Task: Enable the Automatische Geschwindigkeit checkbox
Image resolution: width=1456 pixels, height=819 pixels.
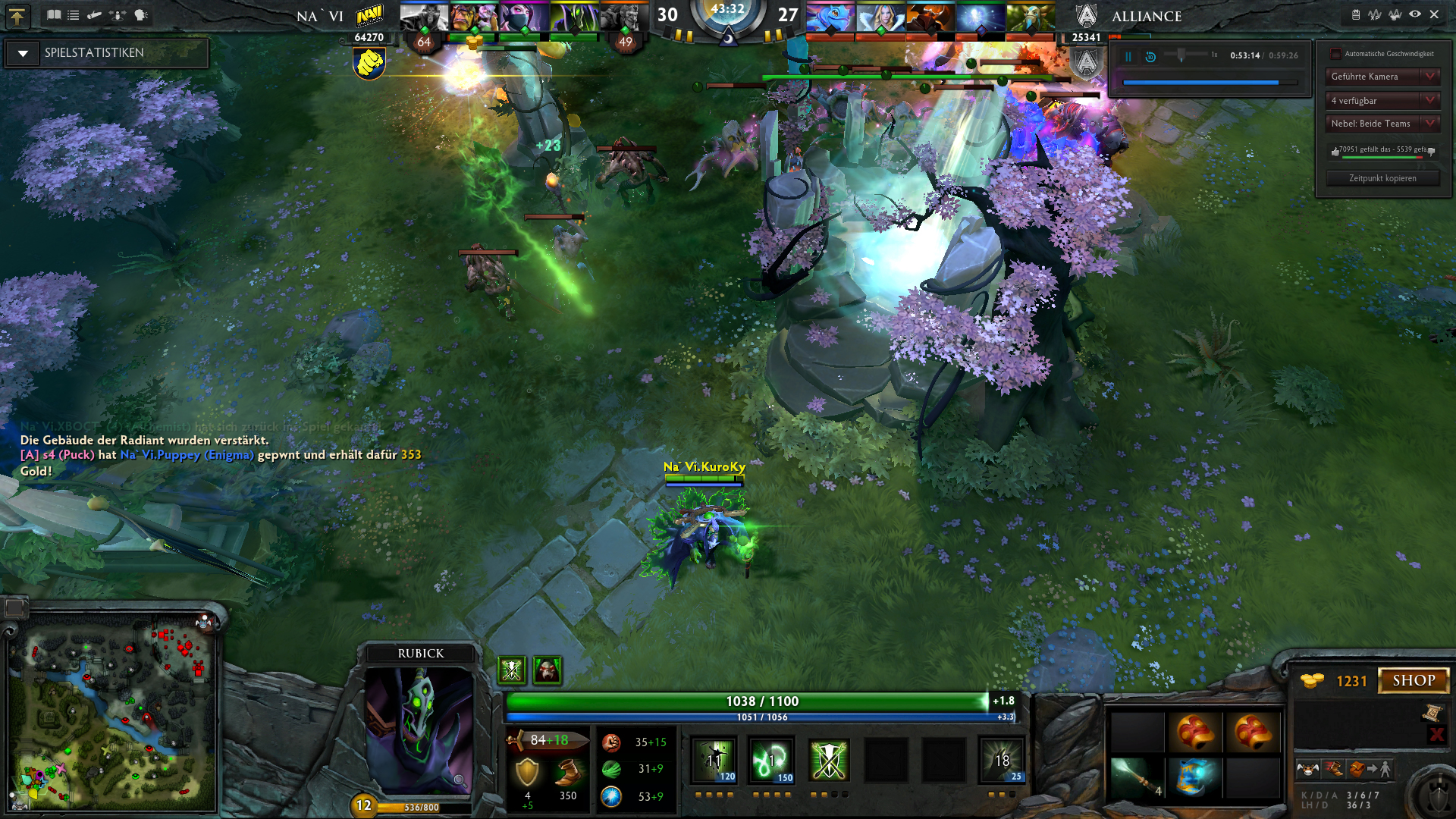Action: (x=1335, y=54)
